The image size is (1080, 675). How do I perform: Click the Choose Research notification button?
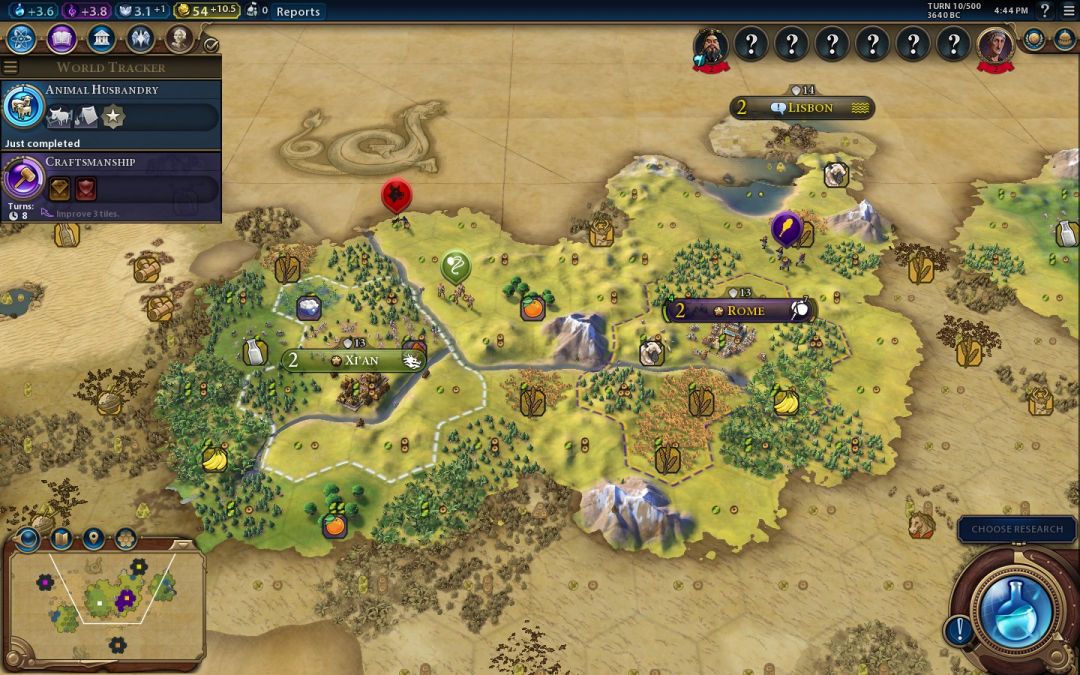pos(1017,529)
